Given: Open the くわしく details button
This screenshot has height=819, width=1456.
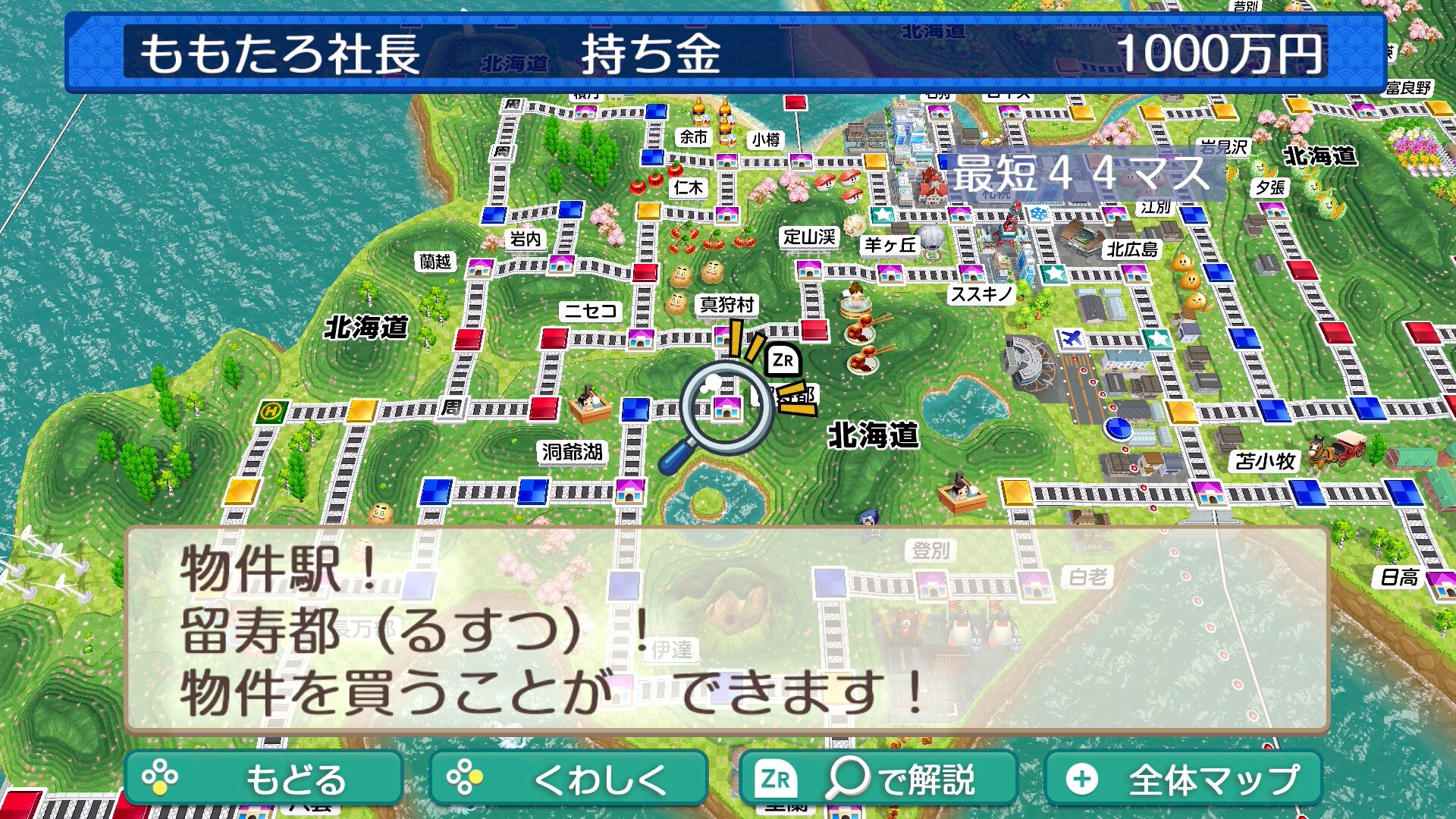Looking at the screenshot, I should pos(568,778).
